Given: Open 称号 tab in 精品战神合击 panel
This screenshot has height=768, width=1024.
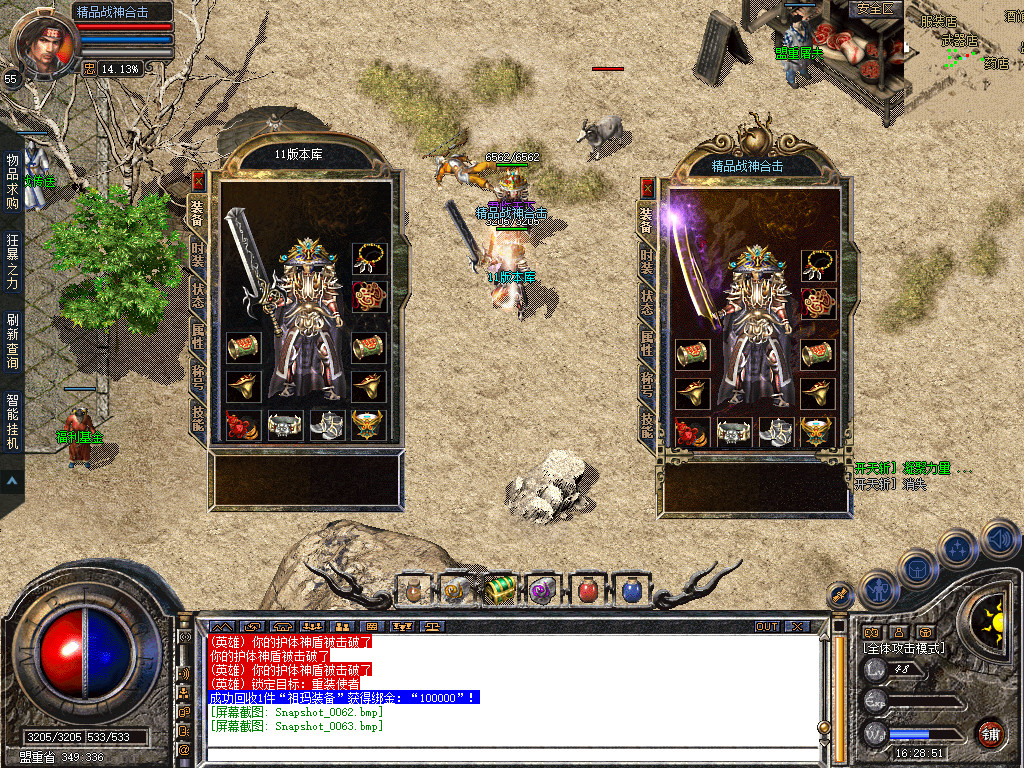Looking at the screenshot, I should click(x=647, y=385).
